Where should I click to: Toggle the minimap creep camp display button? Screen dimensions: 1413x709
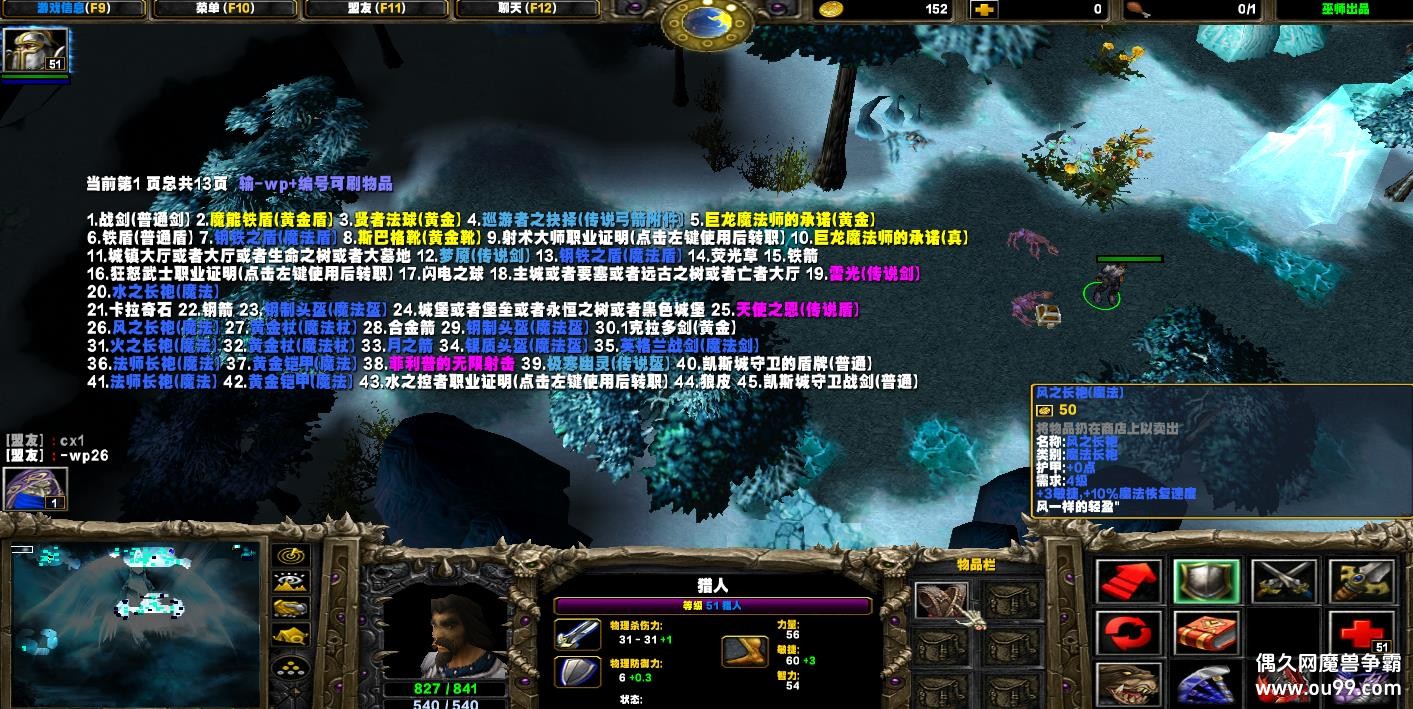[x=290, y=634]
